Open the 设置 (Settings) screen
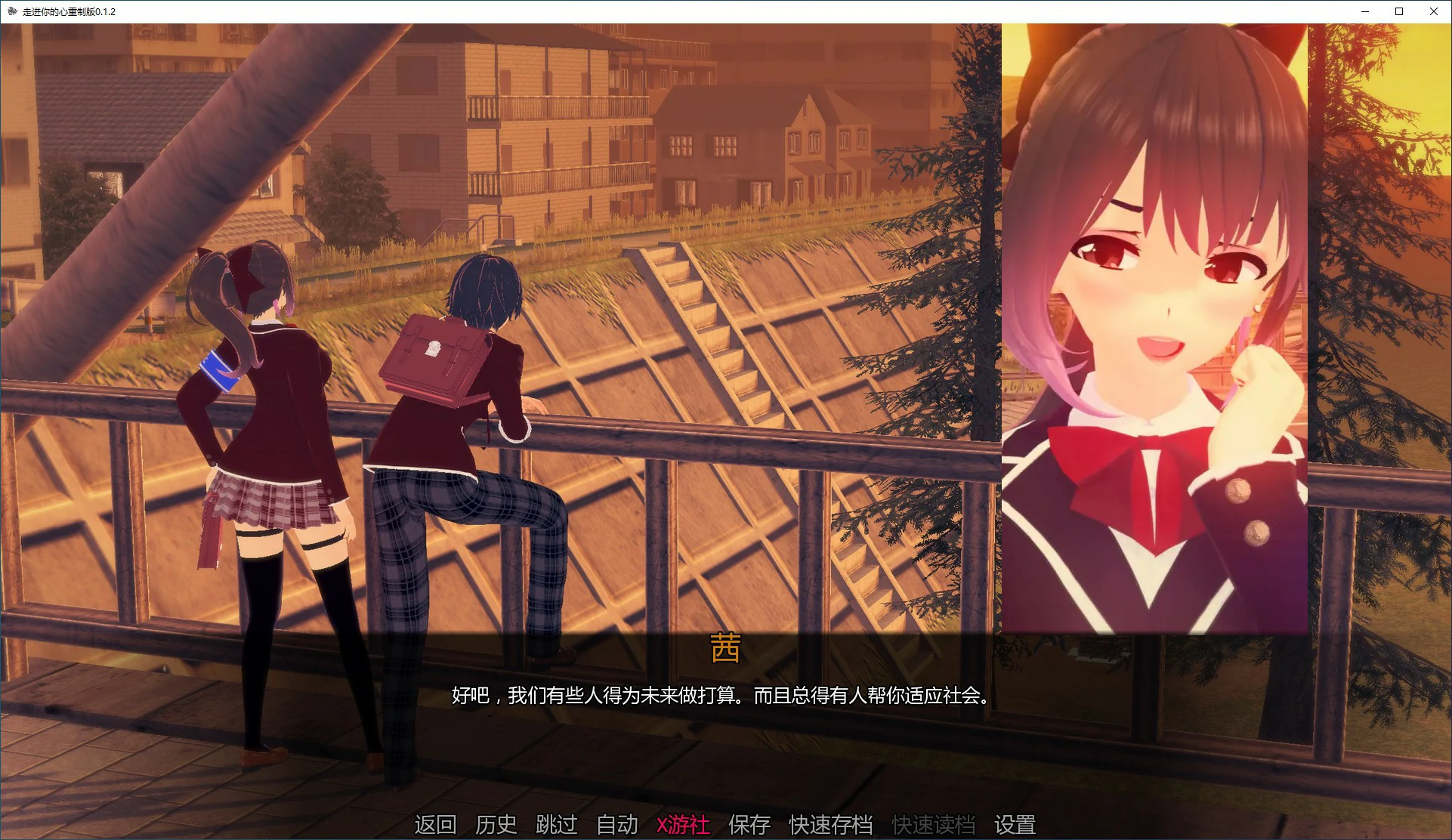Image resolution: width=1452 pixels, height=840 pixels. (x=1016, y=825)
